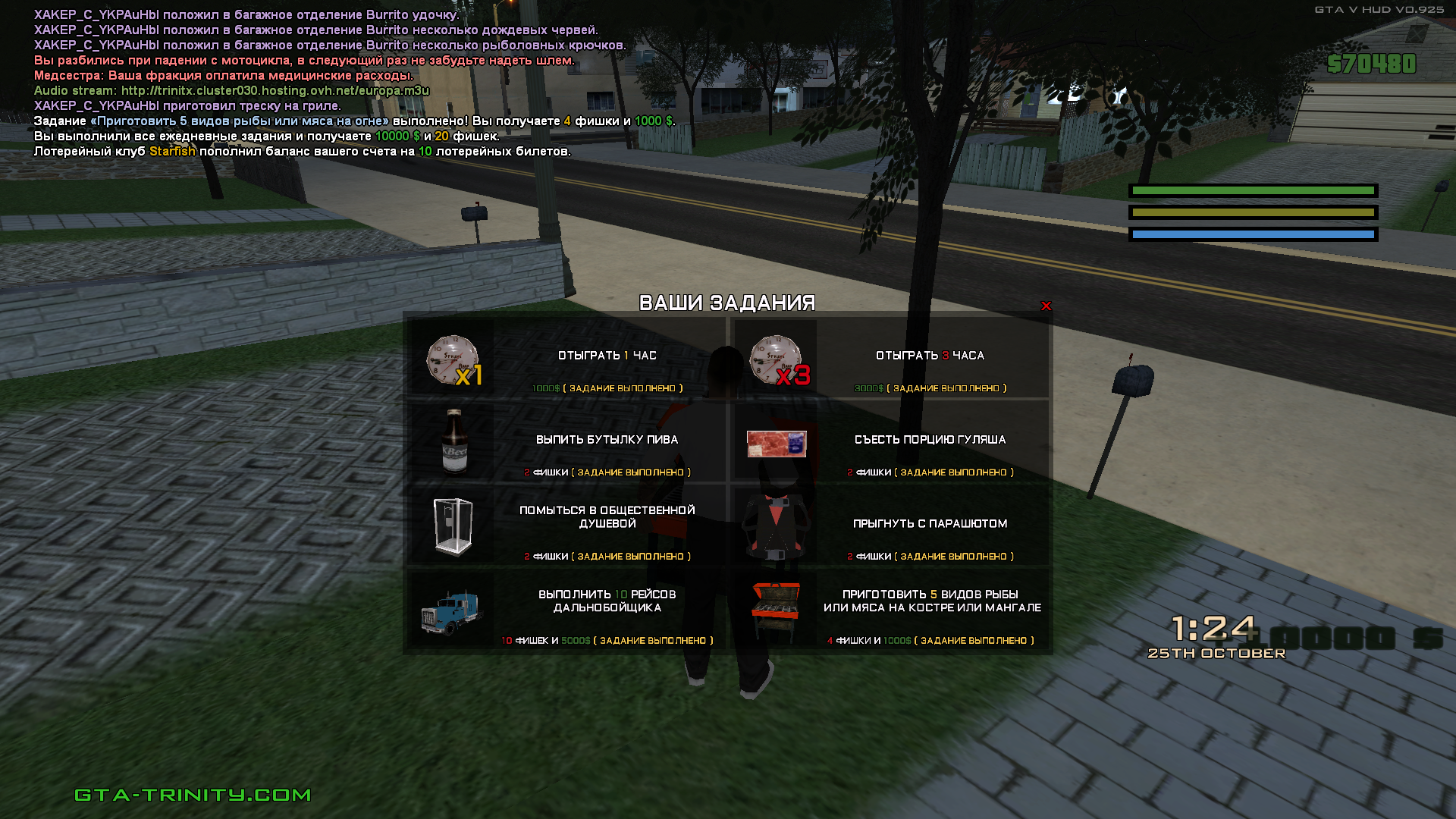The height and width of the screenshot is (819, 1456).
Task: Select the ПОМЫТЬСЯ В ОБЩЕСТВЕННОЙ ДУШЕВОЙ task
Action: pyautogui.click(x=607, y=517)
